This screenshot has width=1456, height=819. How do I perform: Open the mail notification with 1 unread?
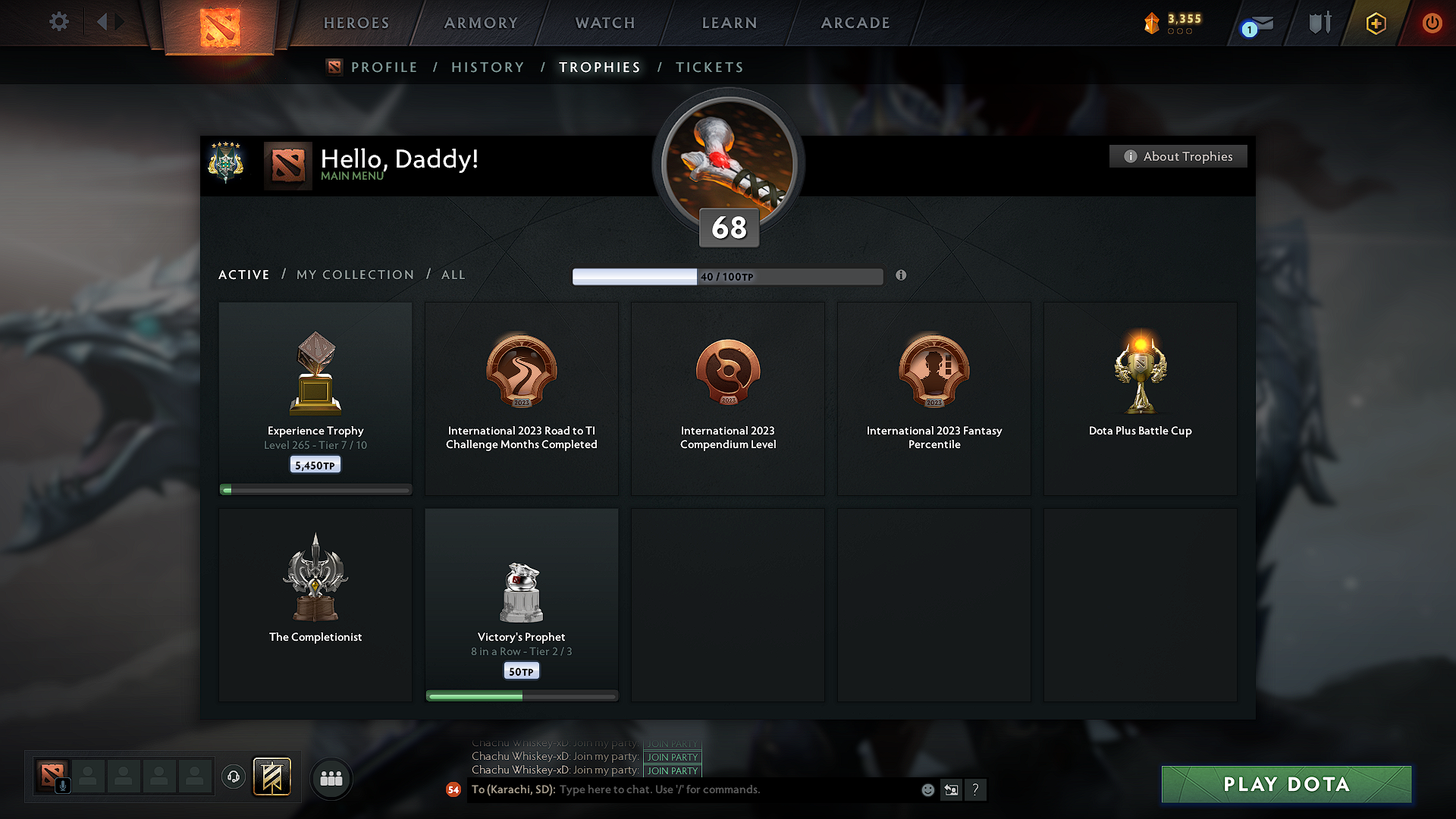coord(1255,24)
